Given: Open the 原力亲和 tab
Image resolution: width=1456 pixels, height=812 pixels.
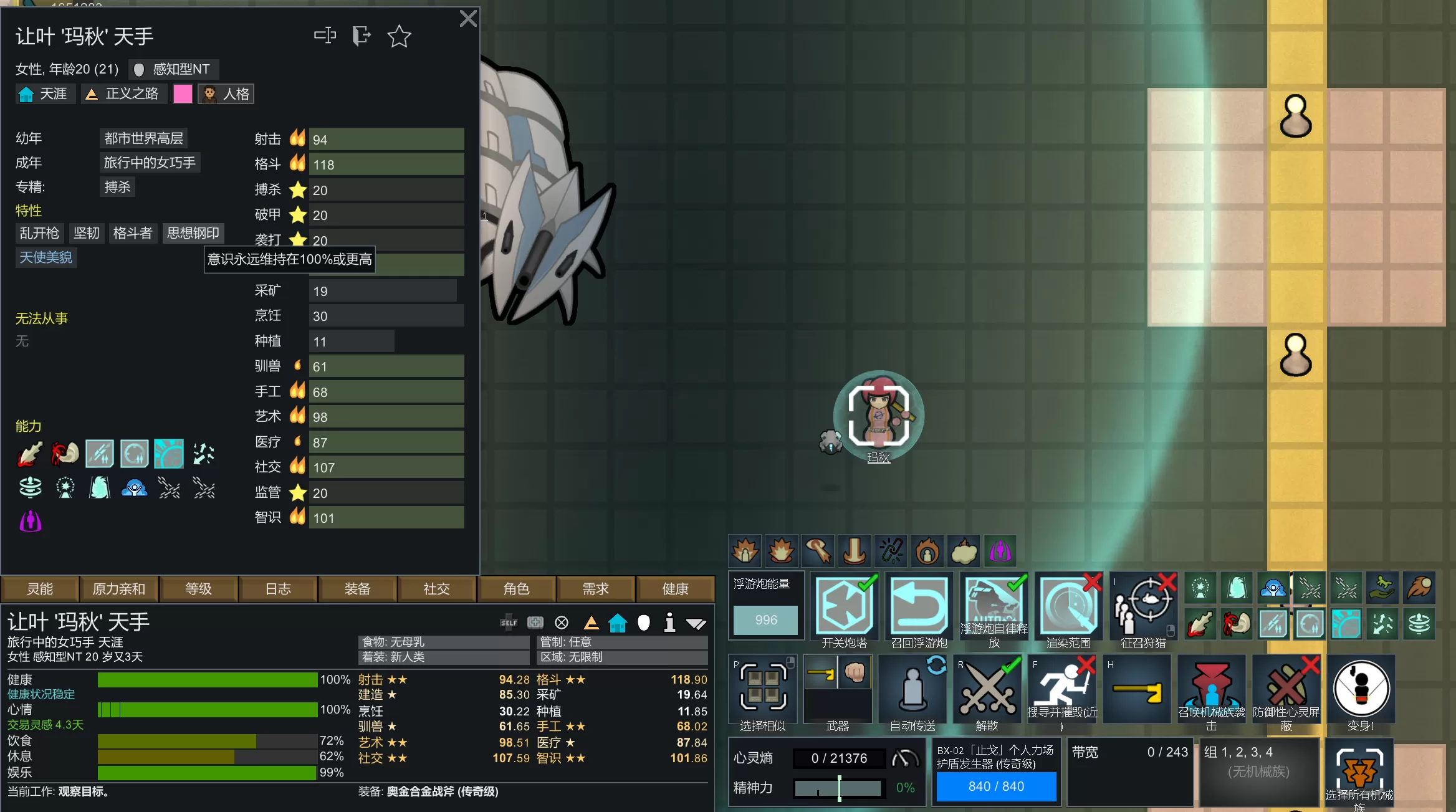Looking at the screenshot, I should (118, 589).
